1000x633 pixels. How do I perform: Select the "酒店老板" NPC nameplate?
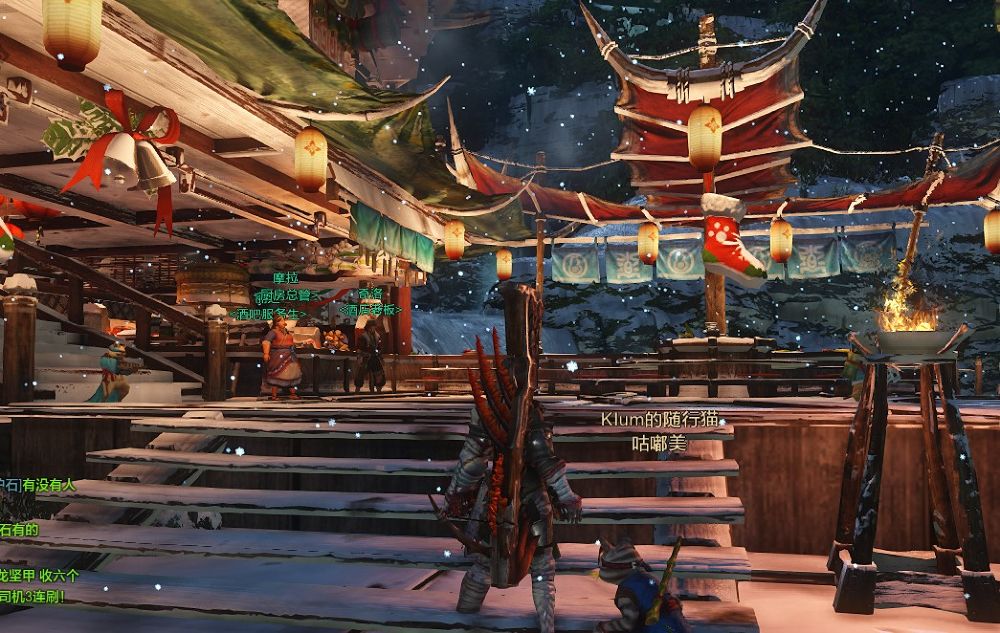pos(369,311)
